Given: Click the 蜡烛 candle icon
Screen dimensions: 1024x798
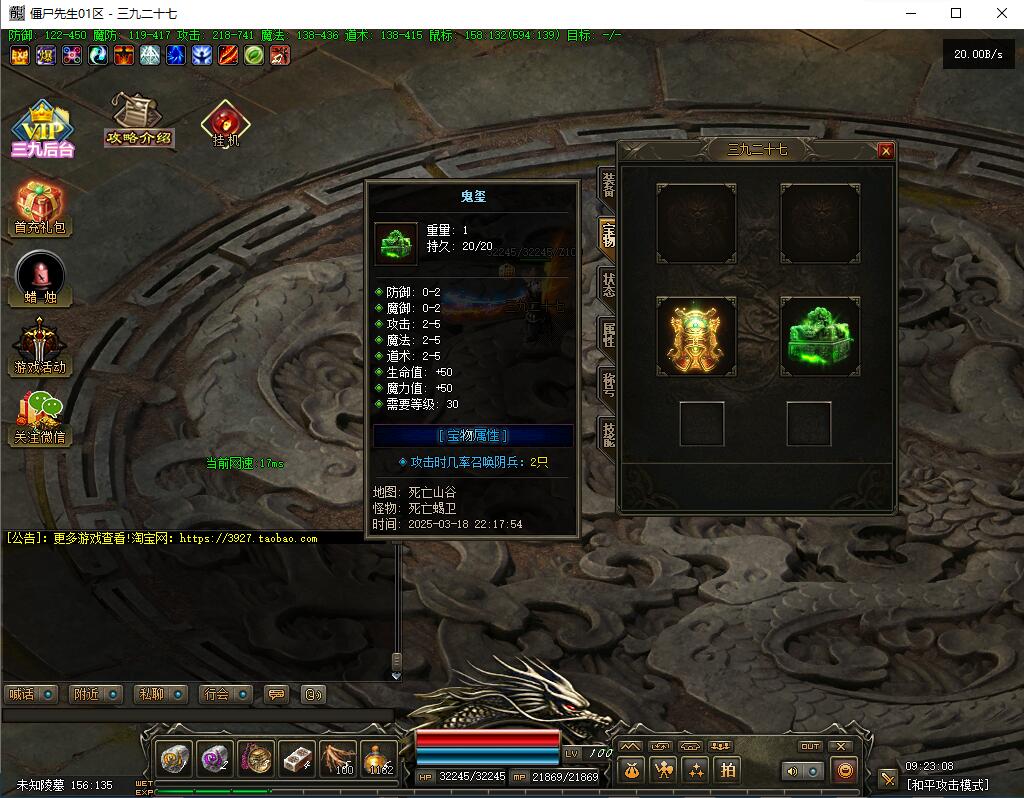Looking at the screenshot, I should [41, 277].
